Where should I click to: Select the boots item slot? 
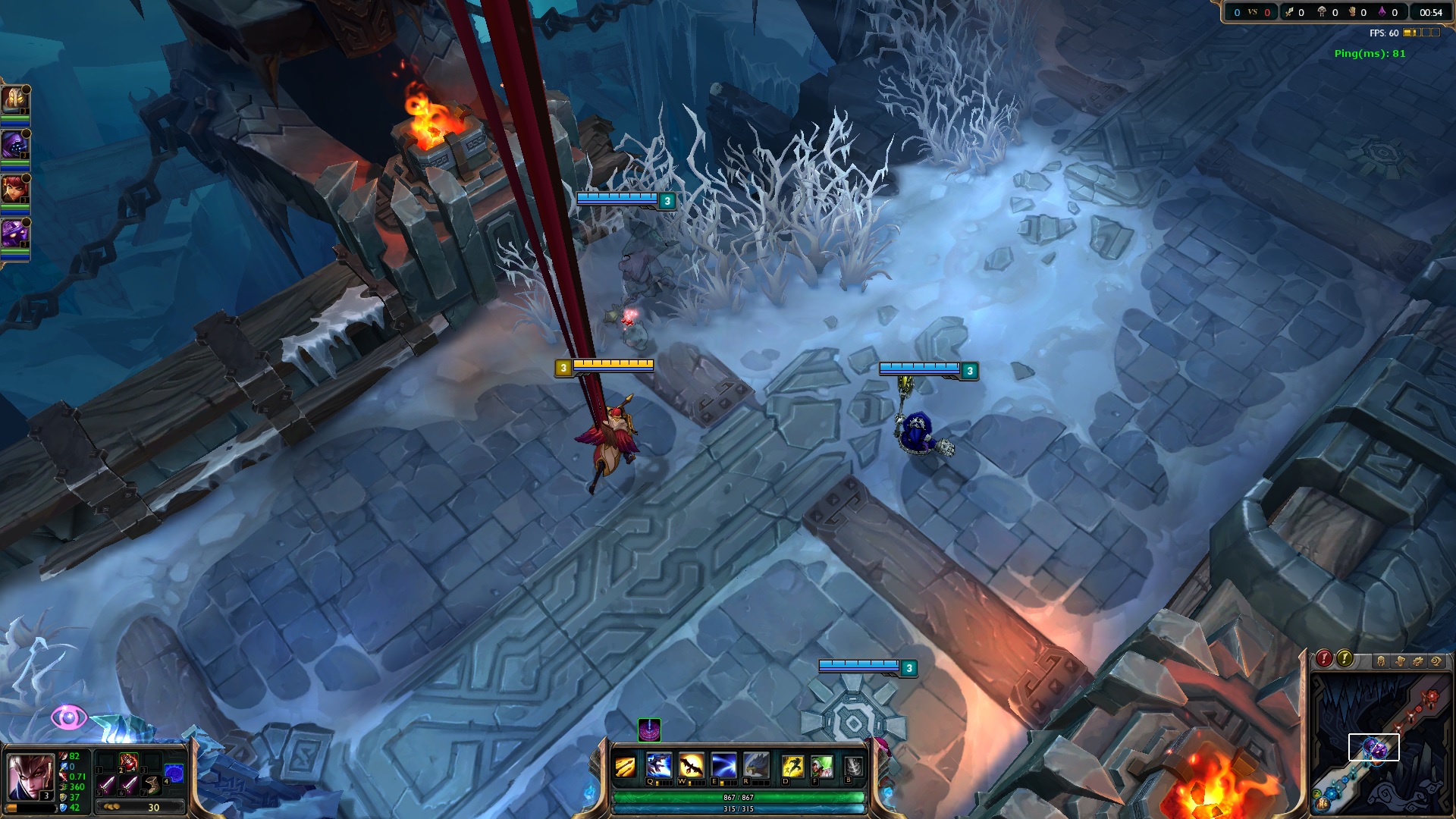pos(152,784)
